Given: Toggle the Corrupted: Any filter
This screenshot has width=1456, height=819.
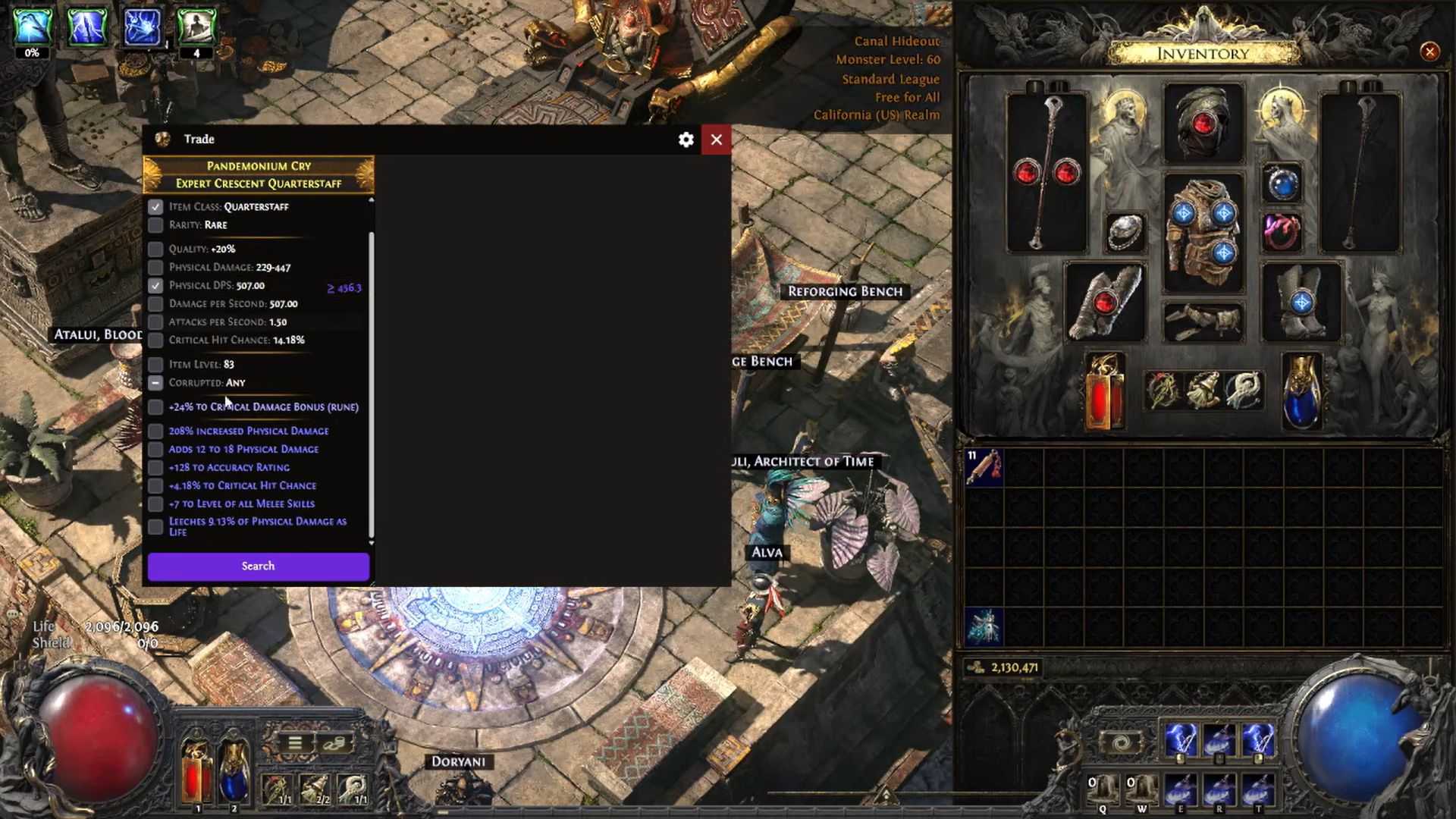Looking at the screenshot, I should coord(156,383).
